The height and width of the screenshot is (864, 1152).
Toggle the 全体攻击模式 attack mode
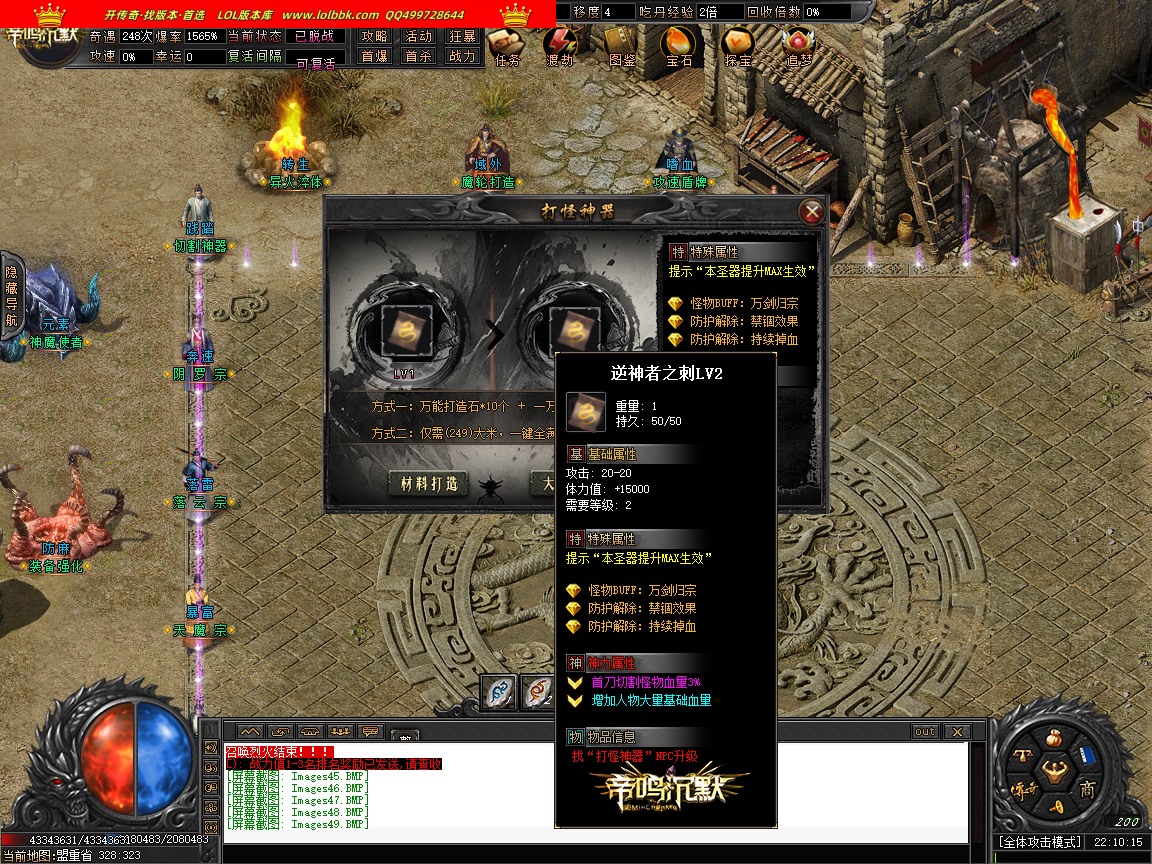click(1038, 843)
